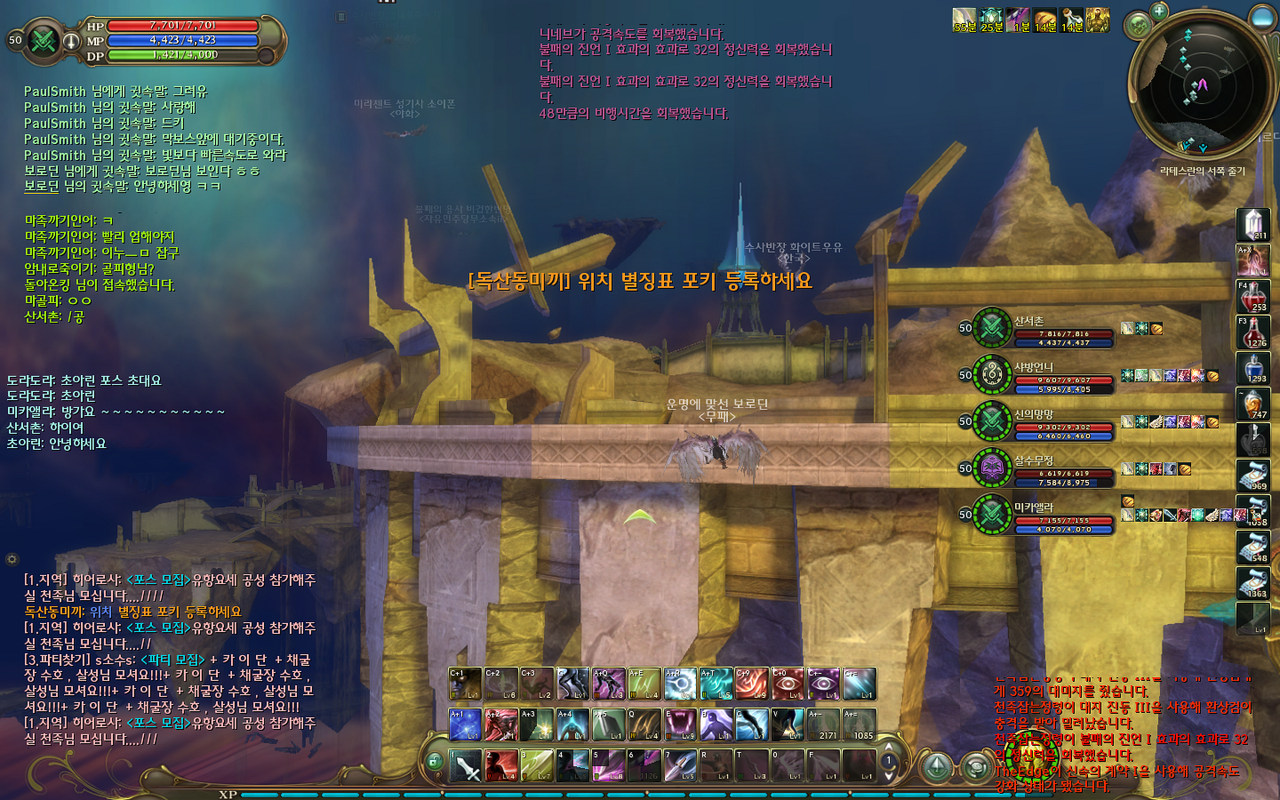The height and width of the screenshot is (800, 1280).
Task: Activate the fanged jaws skill on key E
Action: pyautogui.click(x=682, y=724)
